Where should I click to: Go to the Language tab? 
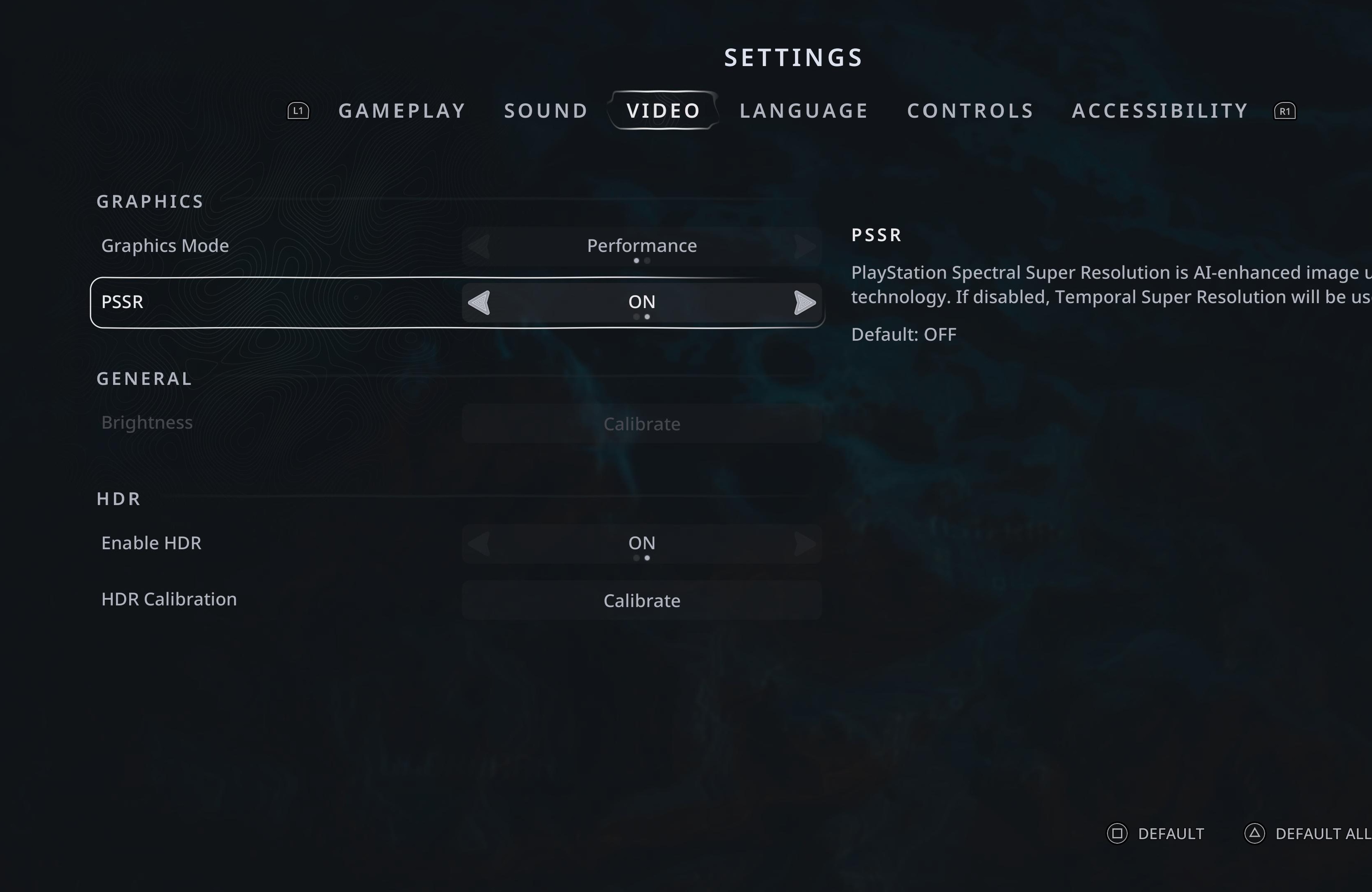pos(804,111)
